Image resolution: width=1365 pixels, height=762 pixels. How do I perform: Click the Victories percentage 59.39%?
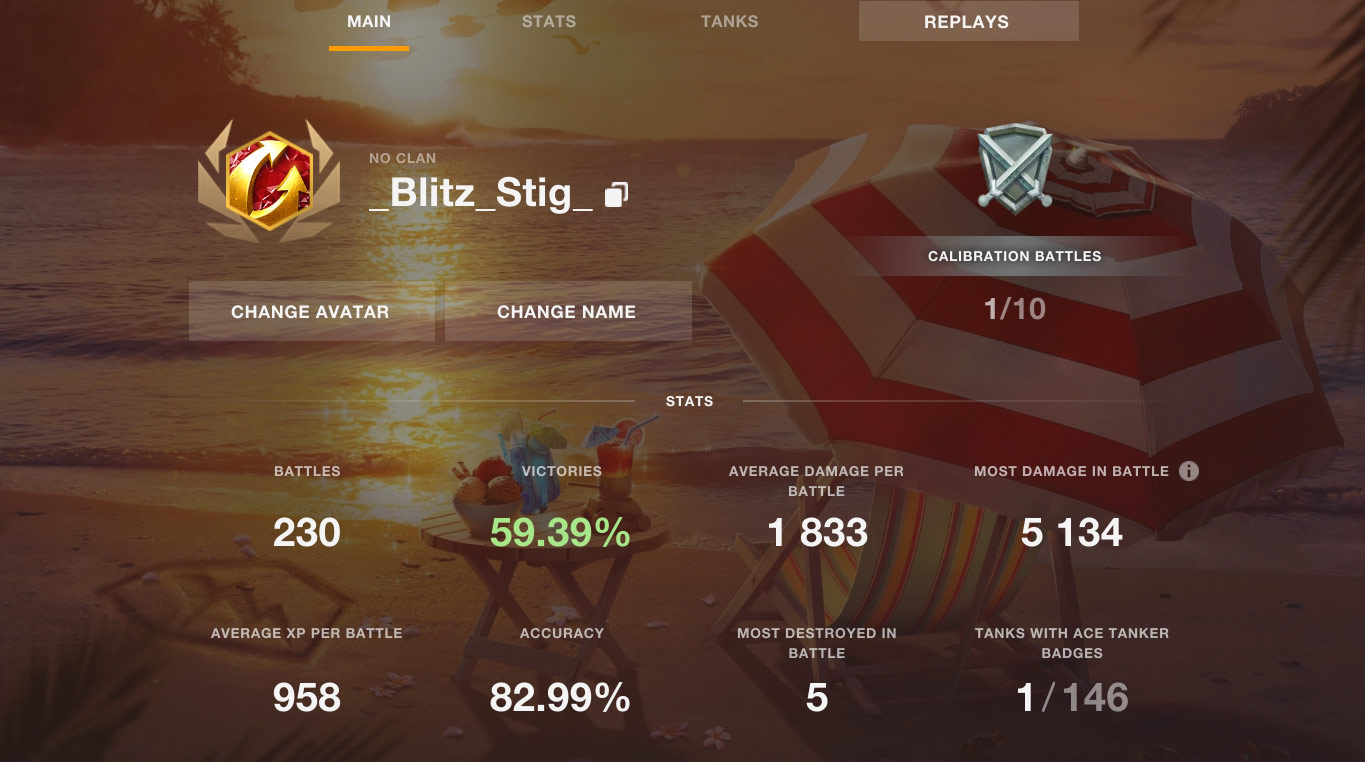pyautogui.click(x=561, y=533)
